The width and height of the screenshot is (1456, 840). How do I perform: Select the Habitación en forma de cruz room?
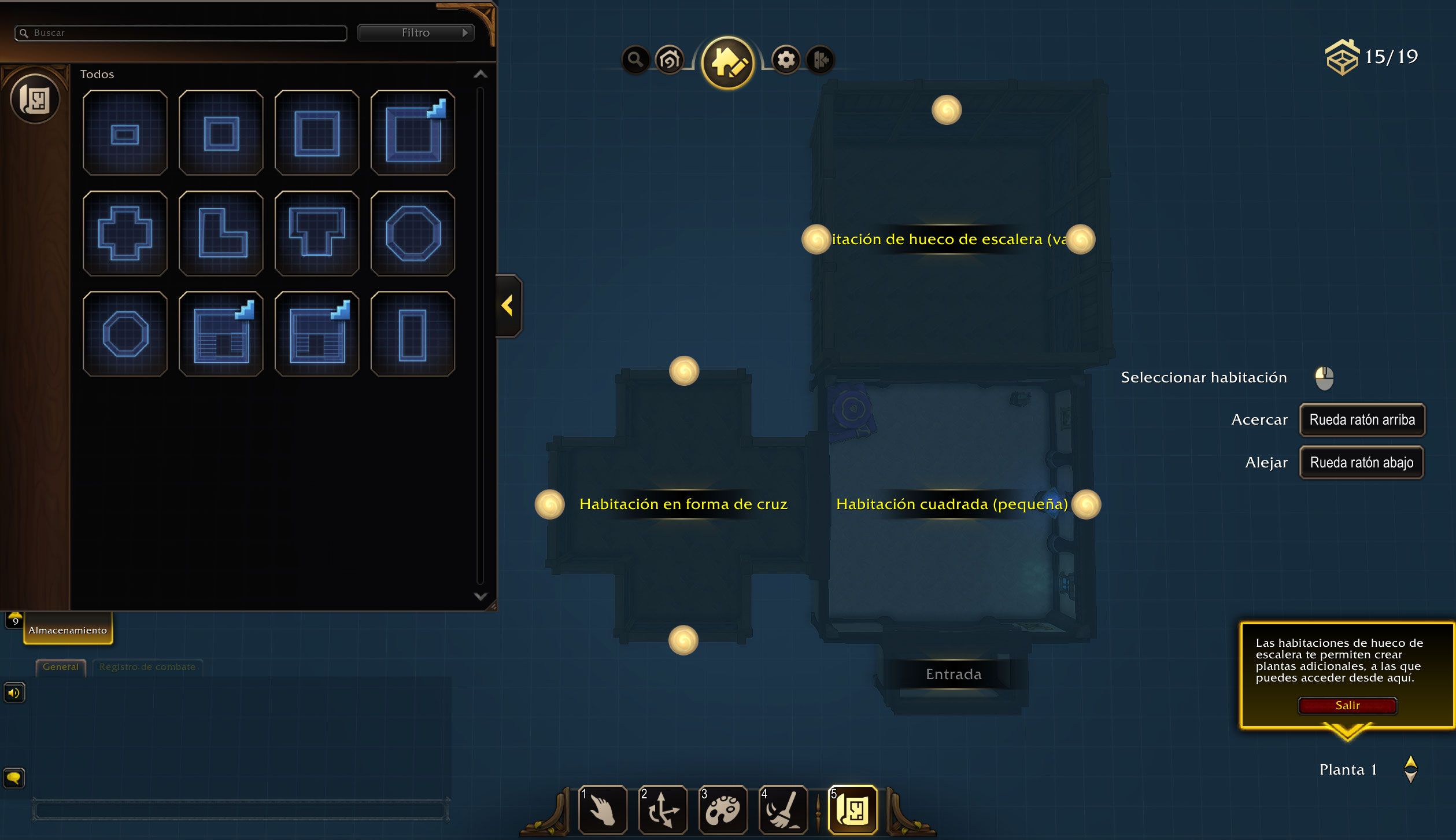pyautogui.click(x=683, y=504)
